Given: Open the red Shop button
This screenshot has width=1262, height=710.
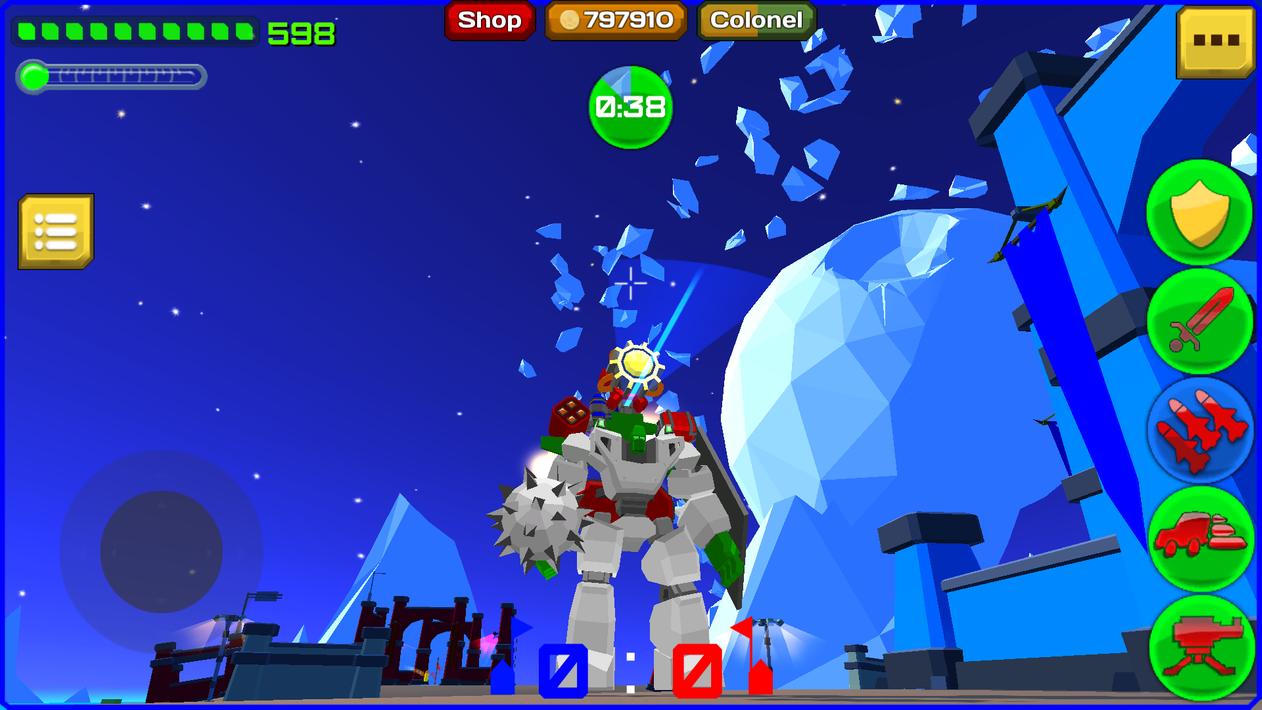Looking at the screenshot, I should coord(489,20).
